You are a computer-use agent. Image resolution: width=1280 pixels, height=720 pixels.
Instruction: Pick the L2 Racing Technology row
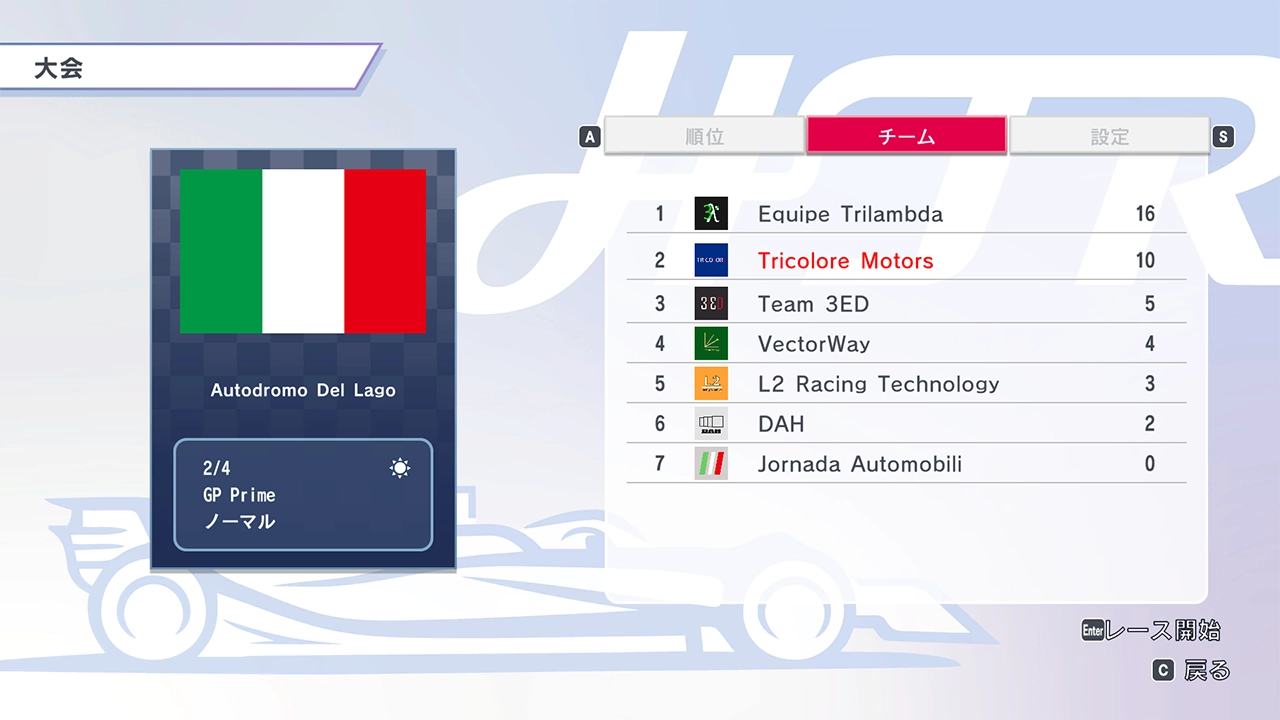(906, 384)
